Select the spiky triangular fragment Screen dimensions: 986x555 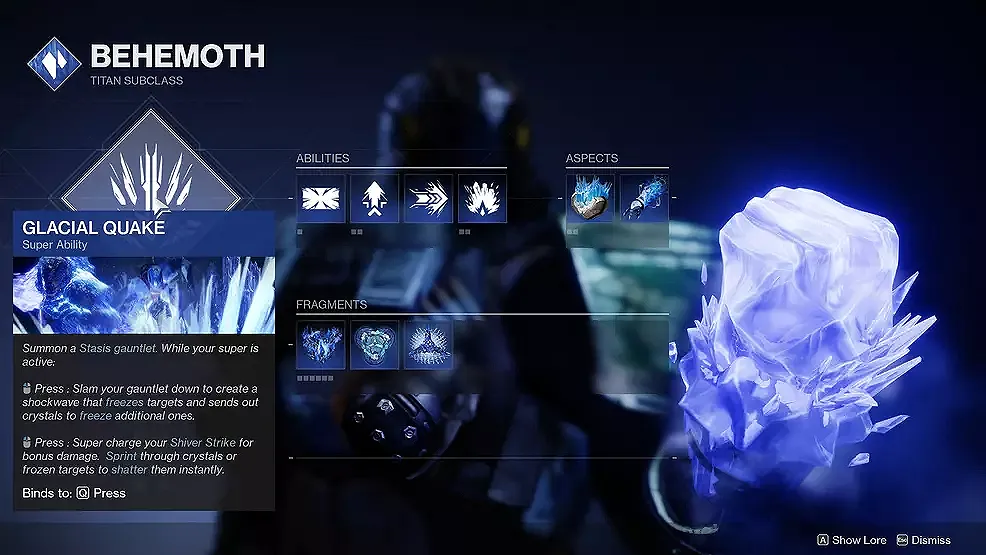[x=428, y=345]
